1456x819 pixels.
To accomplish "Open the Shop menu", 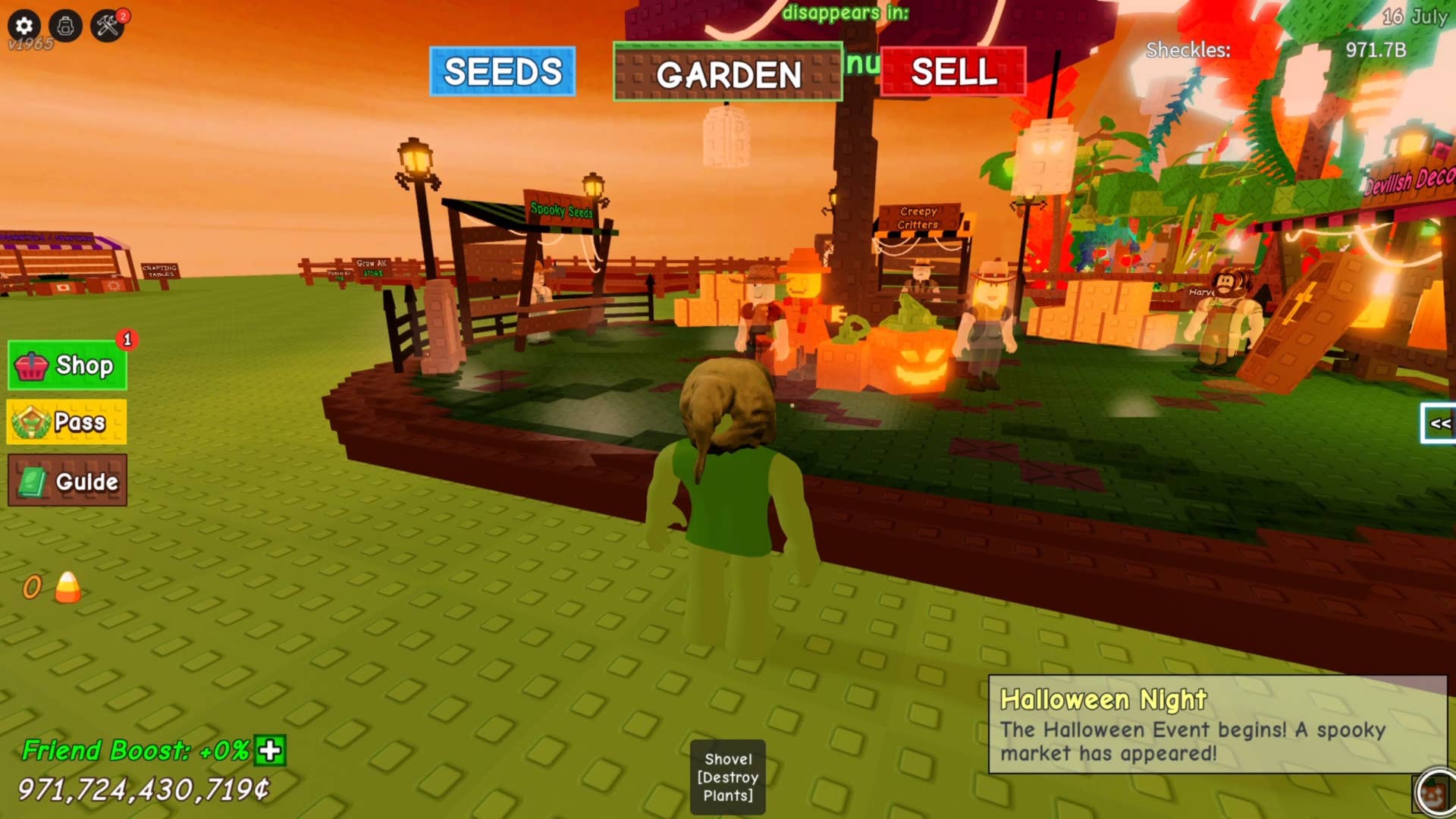I will pos(67,366).
